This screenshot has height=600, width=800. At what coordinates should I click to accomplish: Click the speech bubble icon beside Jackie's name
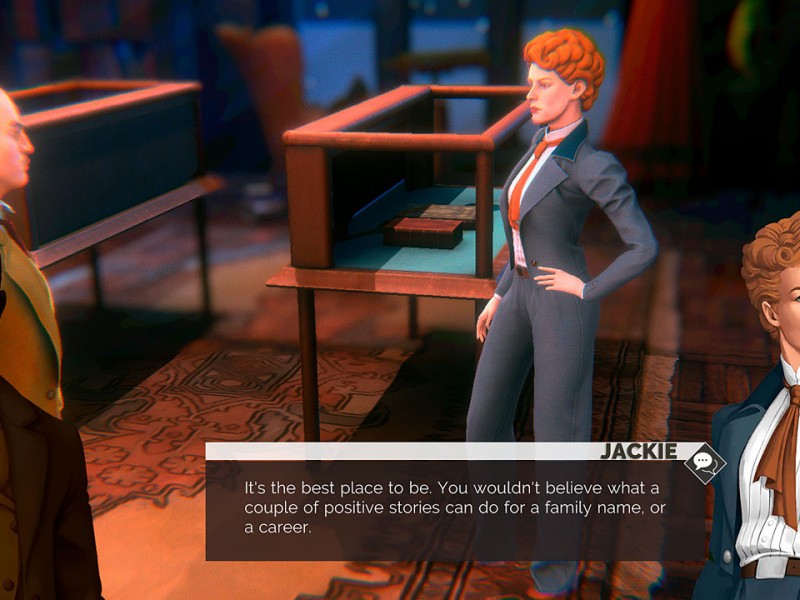pyautogui.click(x=704, y=462)
